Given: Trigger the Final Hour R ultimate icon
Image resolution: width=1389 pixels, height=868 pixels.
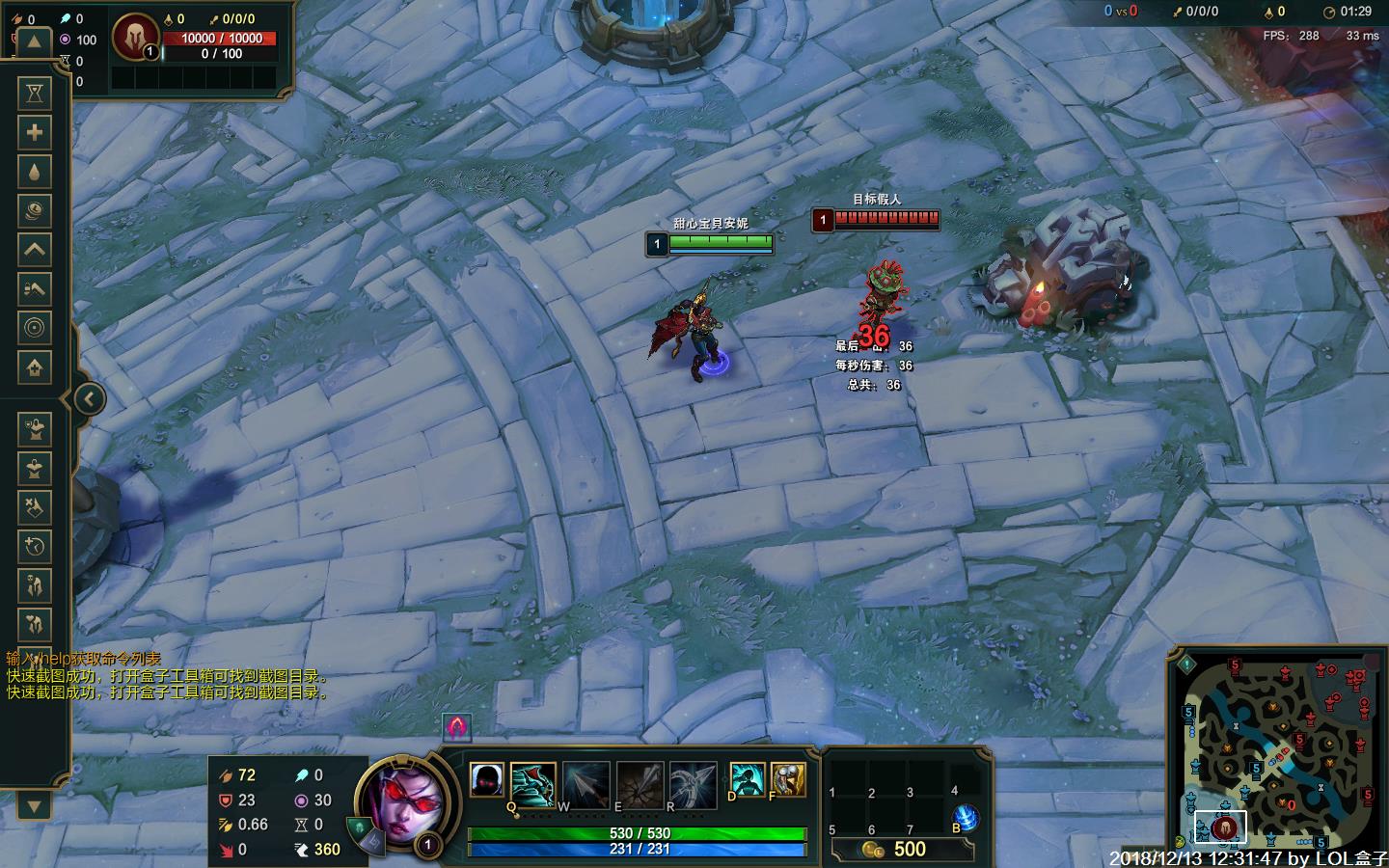Looking at the screenshot, I should point(693,782).
